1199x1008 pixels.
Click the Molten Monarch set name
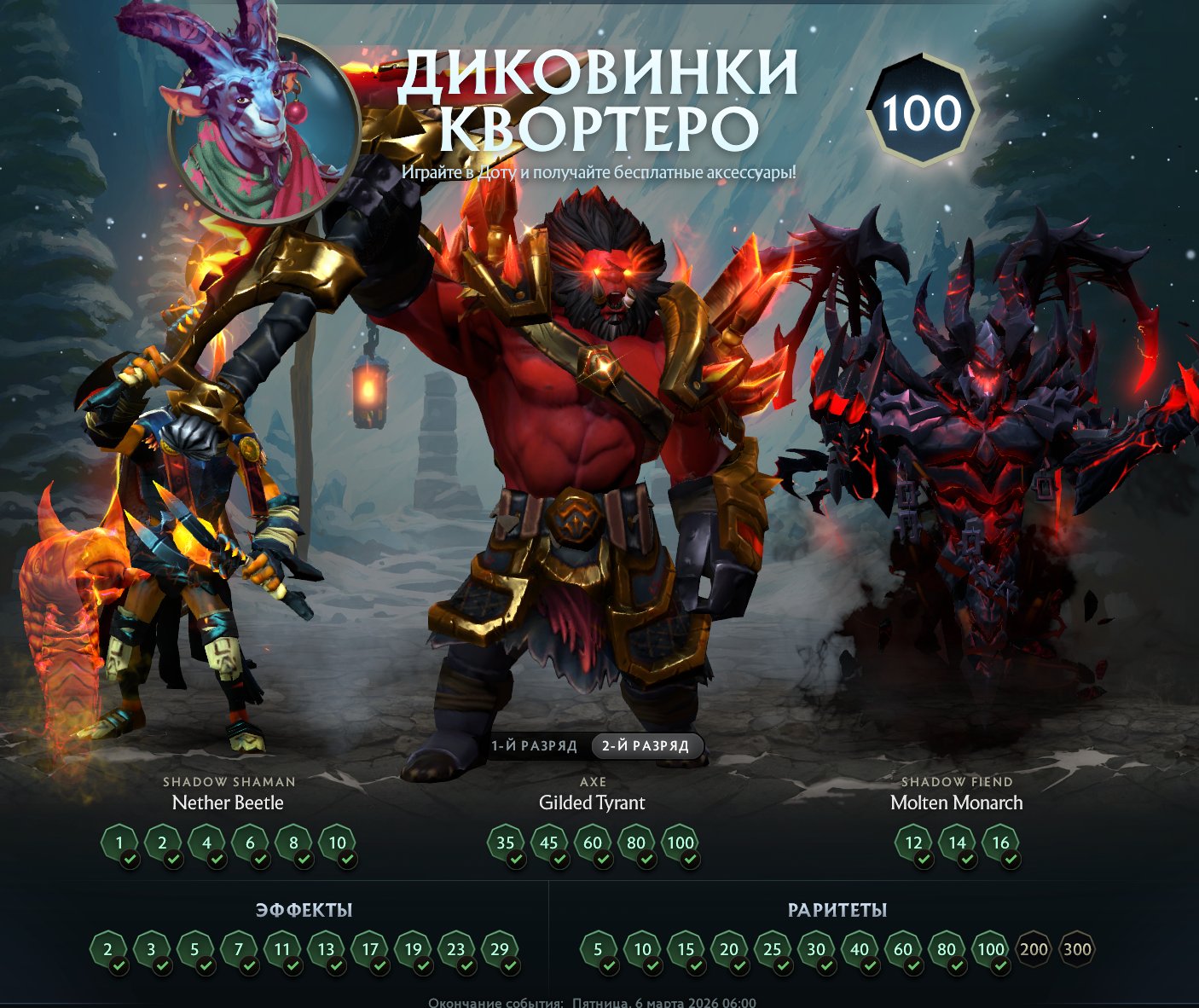tap(958, 802)
